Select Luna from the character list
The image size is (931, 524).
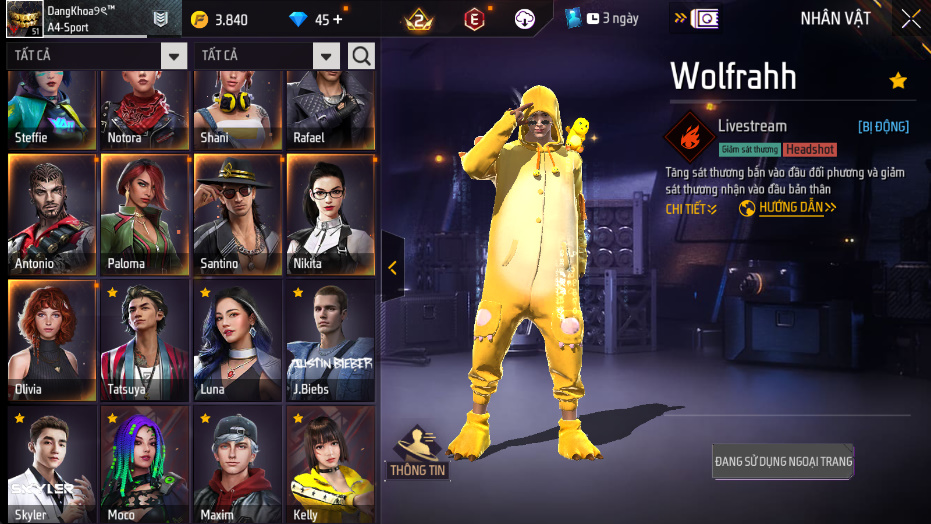[x=238, y=340]
